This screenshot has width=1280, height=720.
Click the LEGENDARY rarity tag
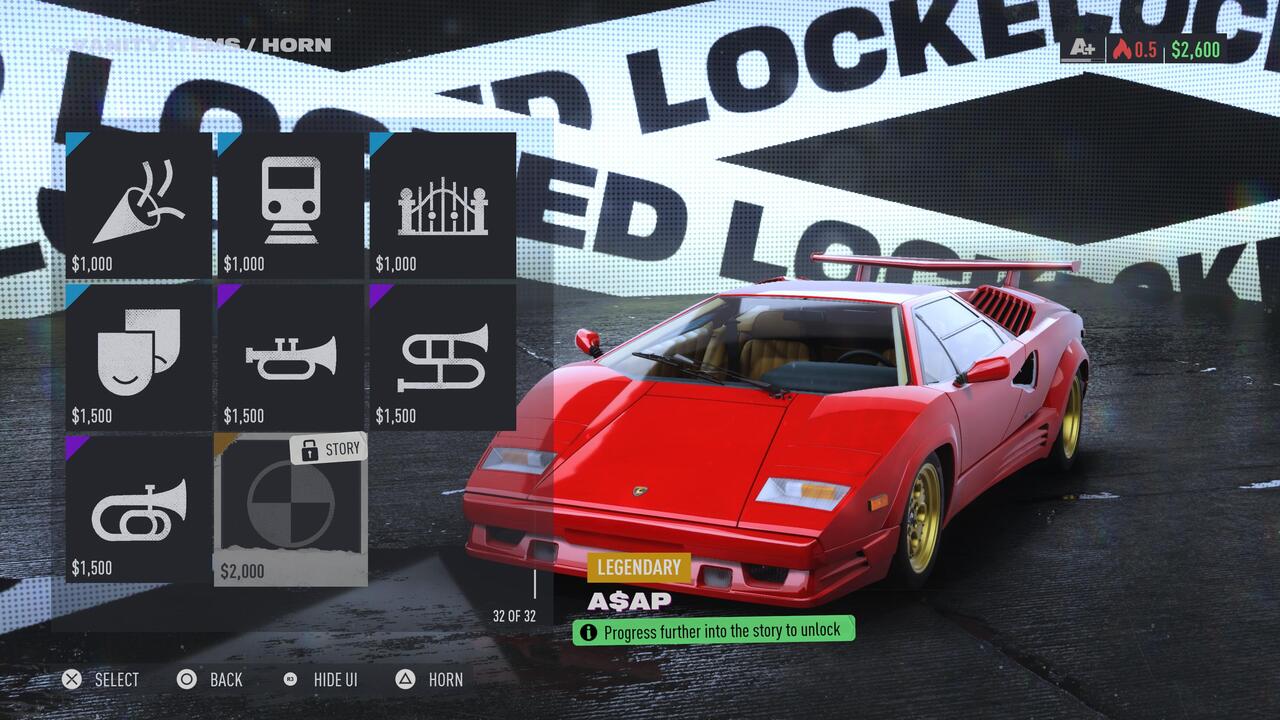click(639, 567)
